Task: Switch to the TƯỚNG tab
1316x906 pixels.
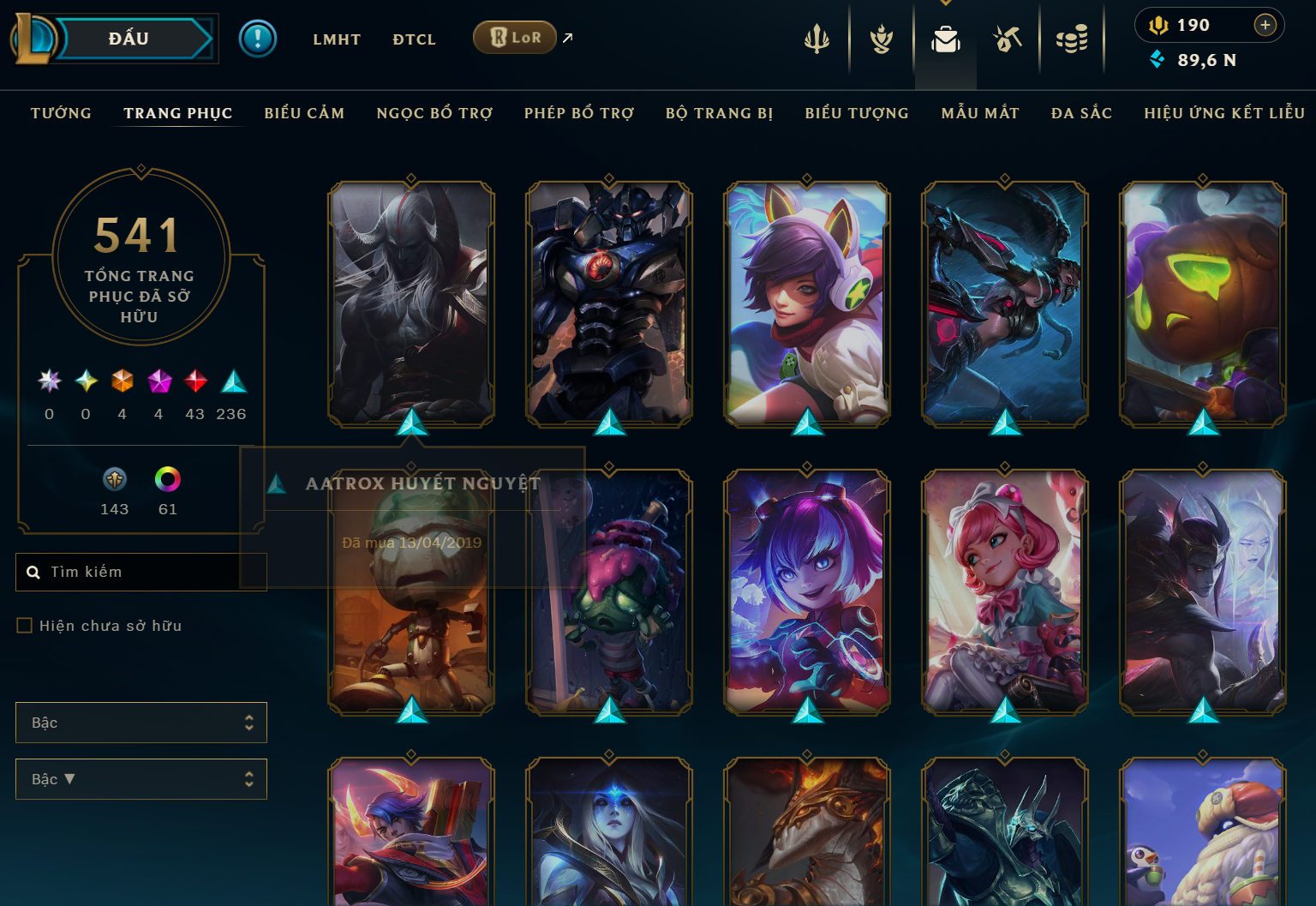Action: pos(60,112)
